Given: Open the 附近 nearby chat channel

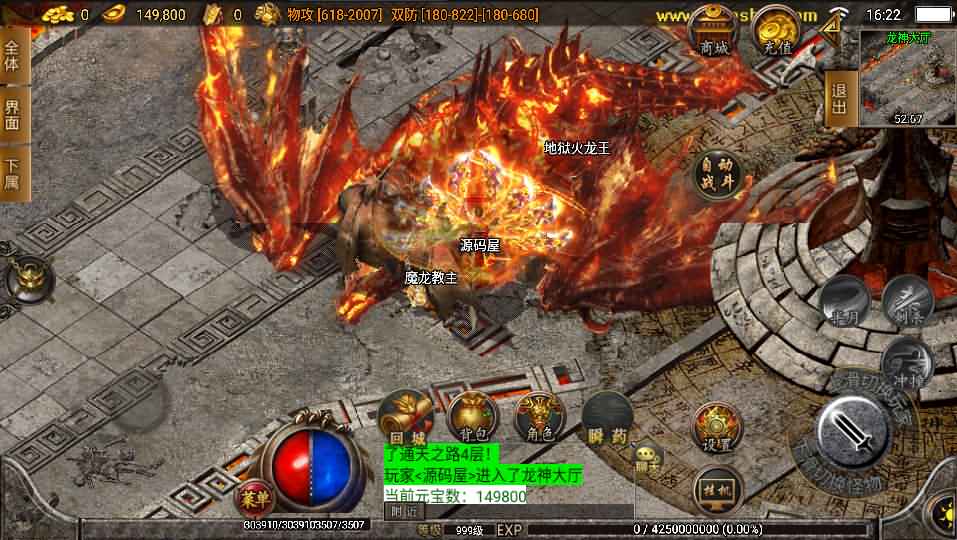Looking at the screenshot, I should (404, 511).
